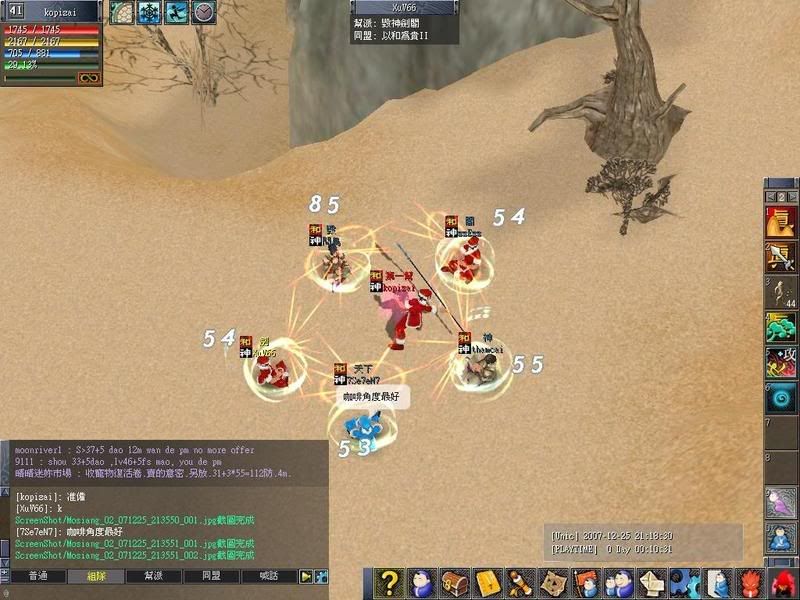Screen dimensions: 800x600
Task: Open the yellow question mark help button
Action: [390, 582]
